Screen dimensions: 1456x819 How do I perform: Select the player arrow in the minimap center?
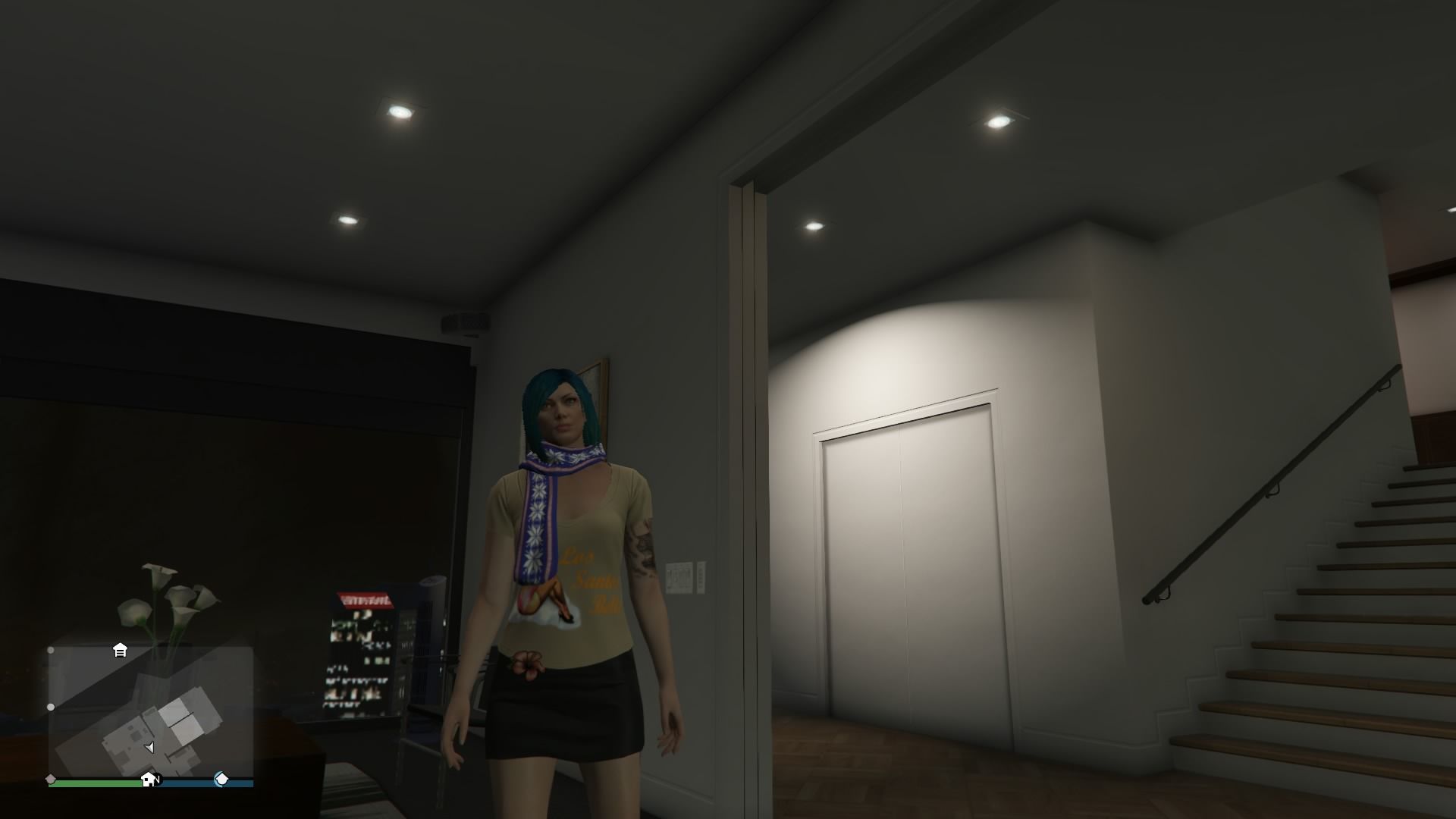150,748
